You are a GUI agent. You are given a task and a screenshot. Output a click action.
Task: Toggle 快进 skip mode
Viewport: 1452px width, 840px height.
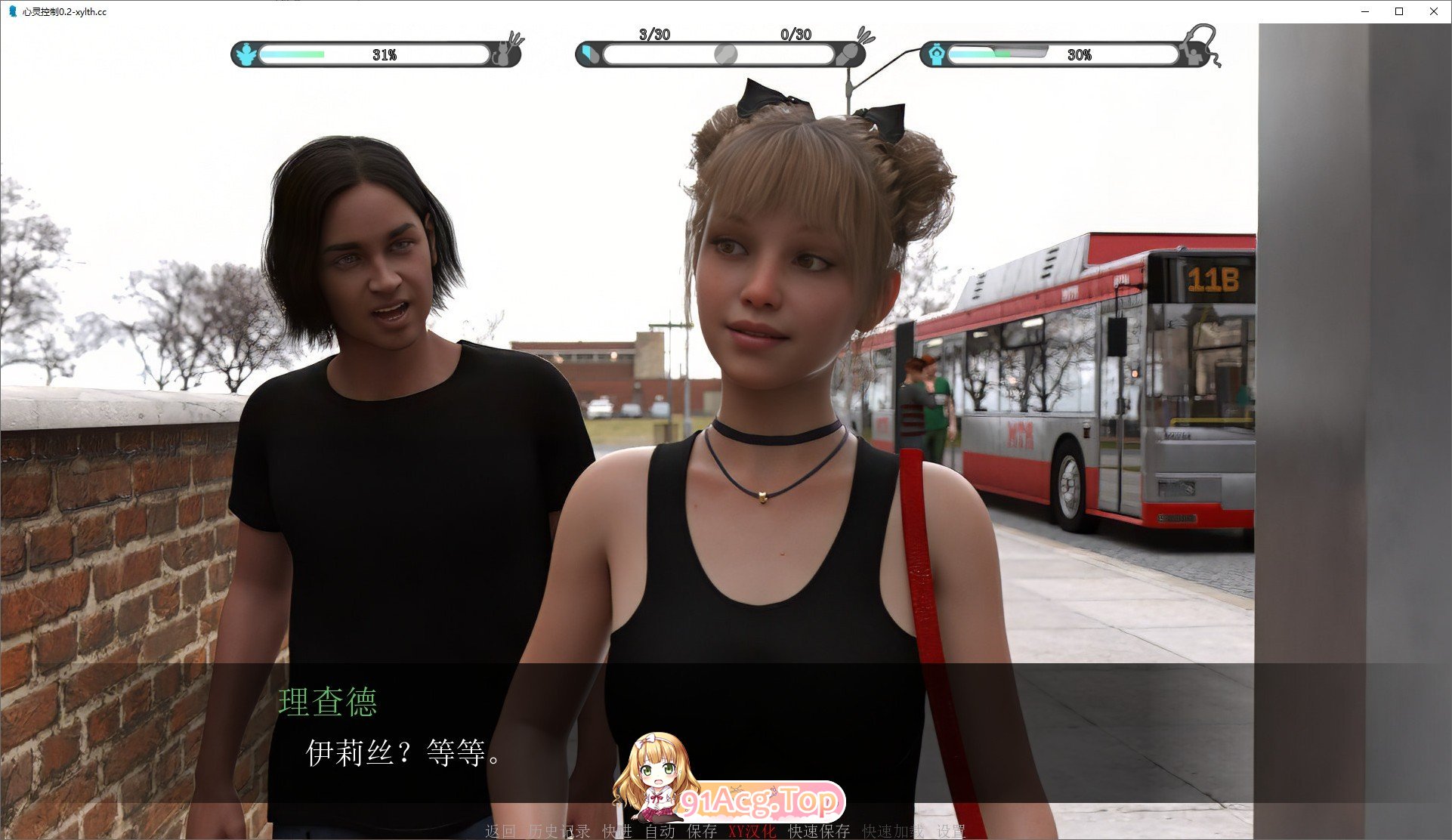[x=616, y=831]
